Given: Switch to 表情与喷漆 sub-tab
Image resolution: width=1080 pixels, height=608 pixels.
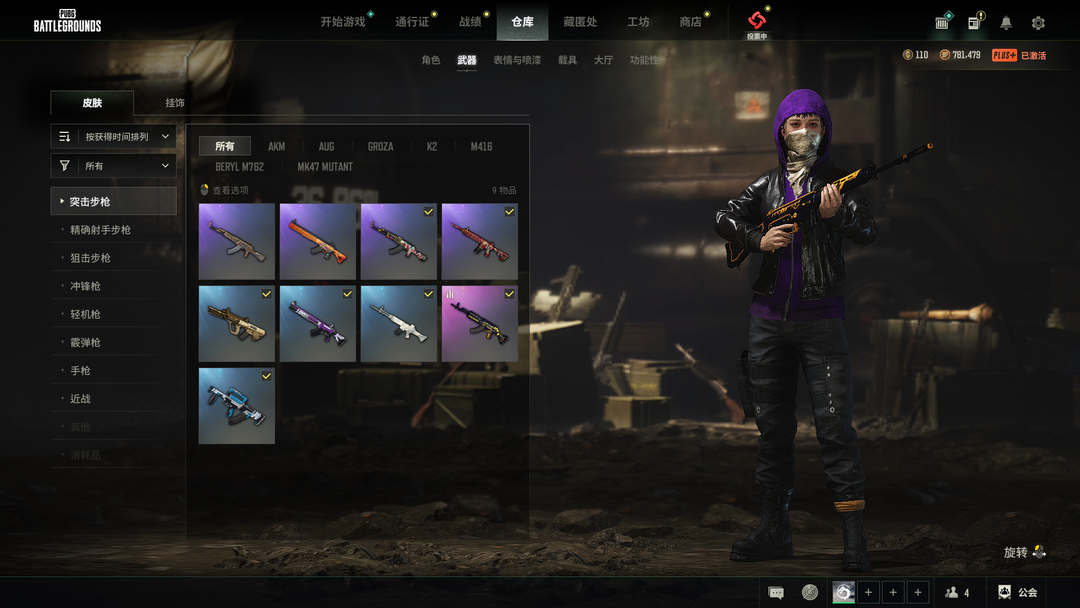Looking at the screenshot, I should 517,61.
